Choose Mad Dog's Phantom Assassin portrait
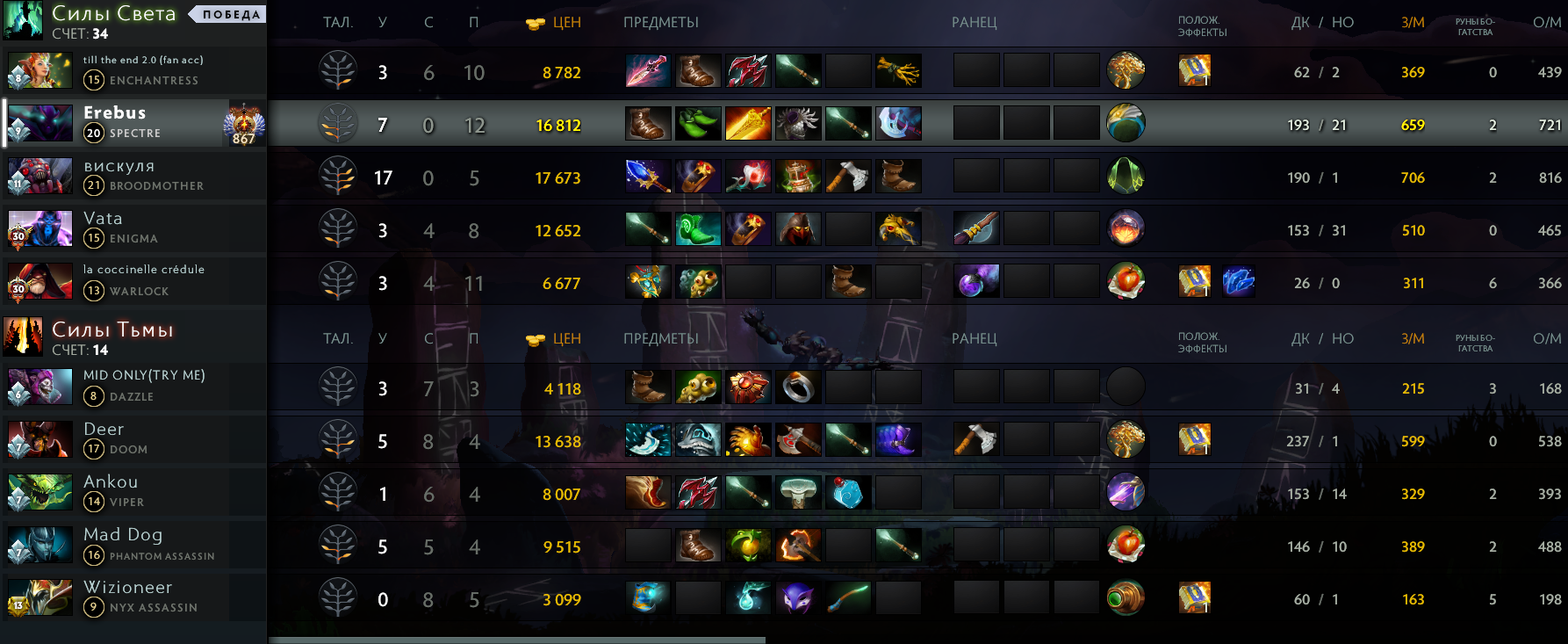The width and height of the screenshot is (1568, 644). tap(40, 545)
